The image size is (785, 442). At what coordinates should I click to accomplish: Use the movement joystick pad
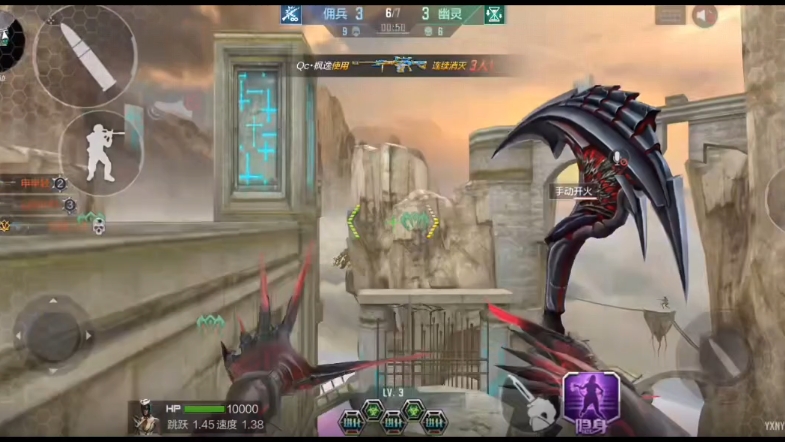coord(52,333)
